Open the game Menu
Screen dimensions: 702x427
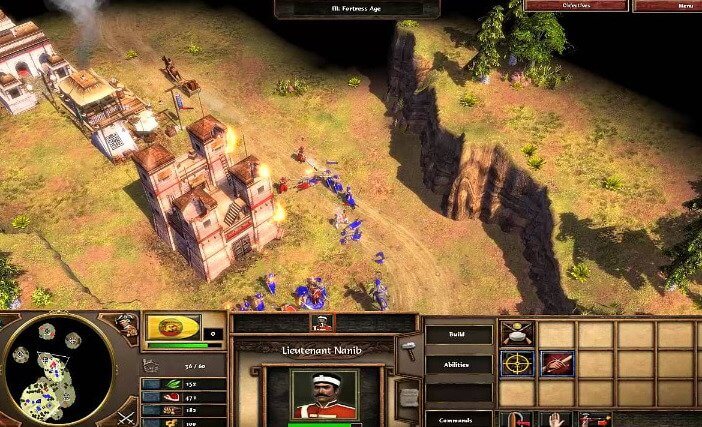(667, 5)
